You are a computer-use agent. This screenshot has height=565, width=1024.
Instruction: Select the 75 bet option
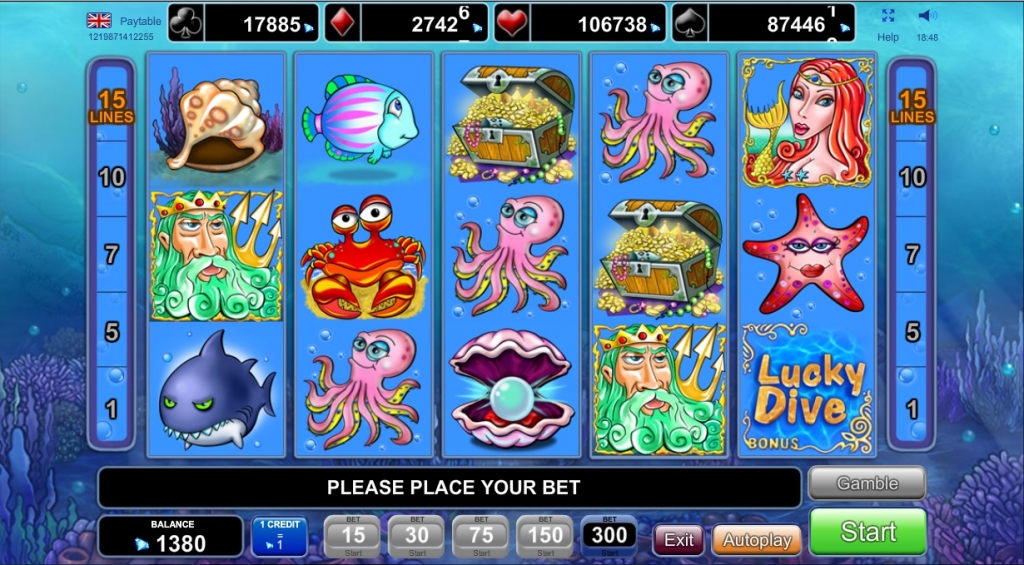tap(481, 537)
